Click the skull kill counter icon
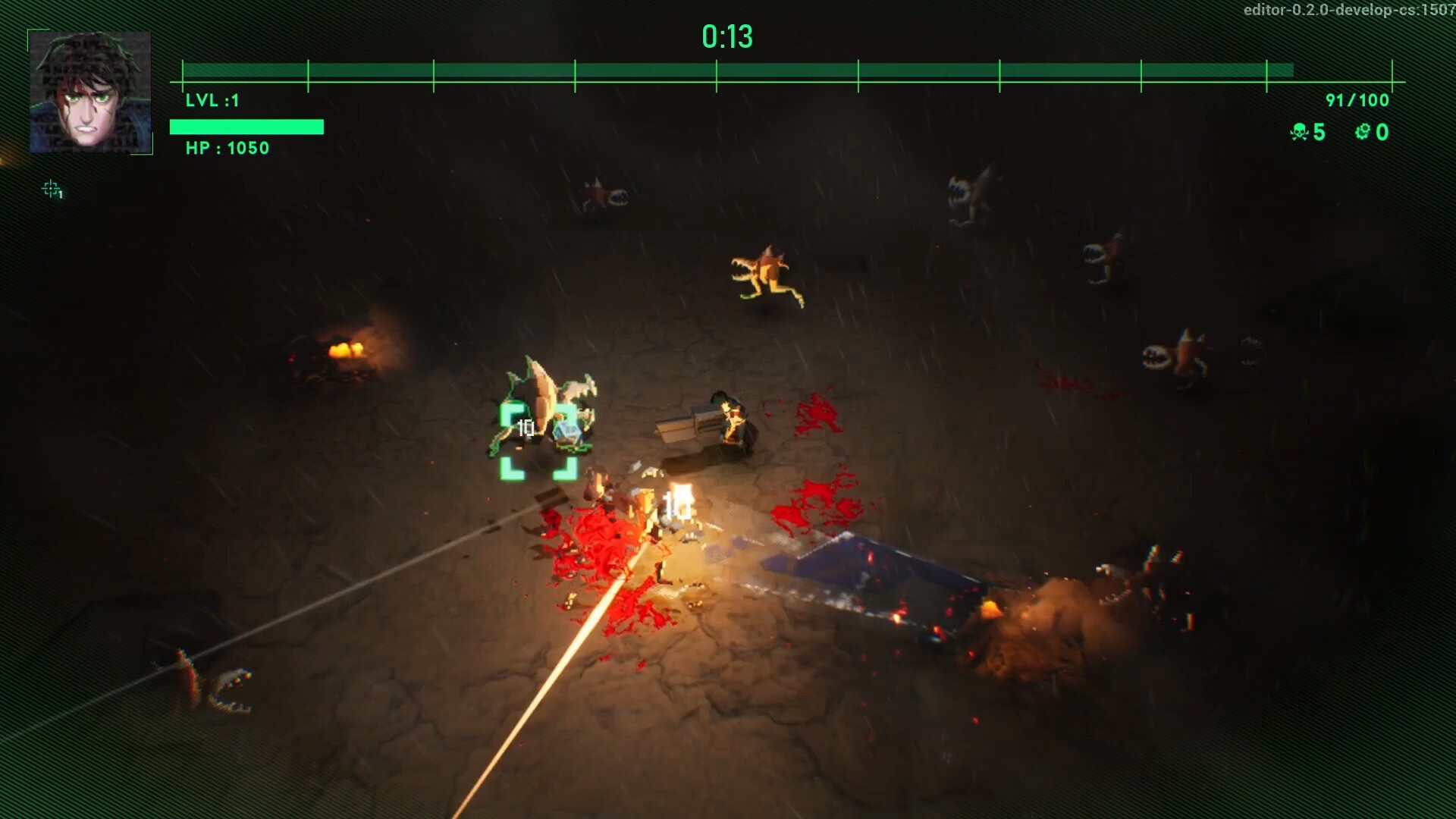 (x=1299, y=133)
